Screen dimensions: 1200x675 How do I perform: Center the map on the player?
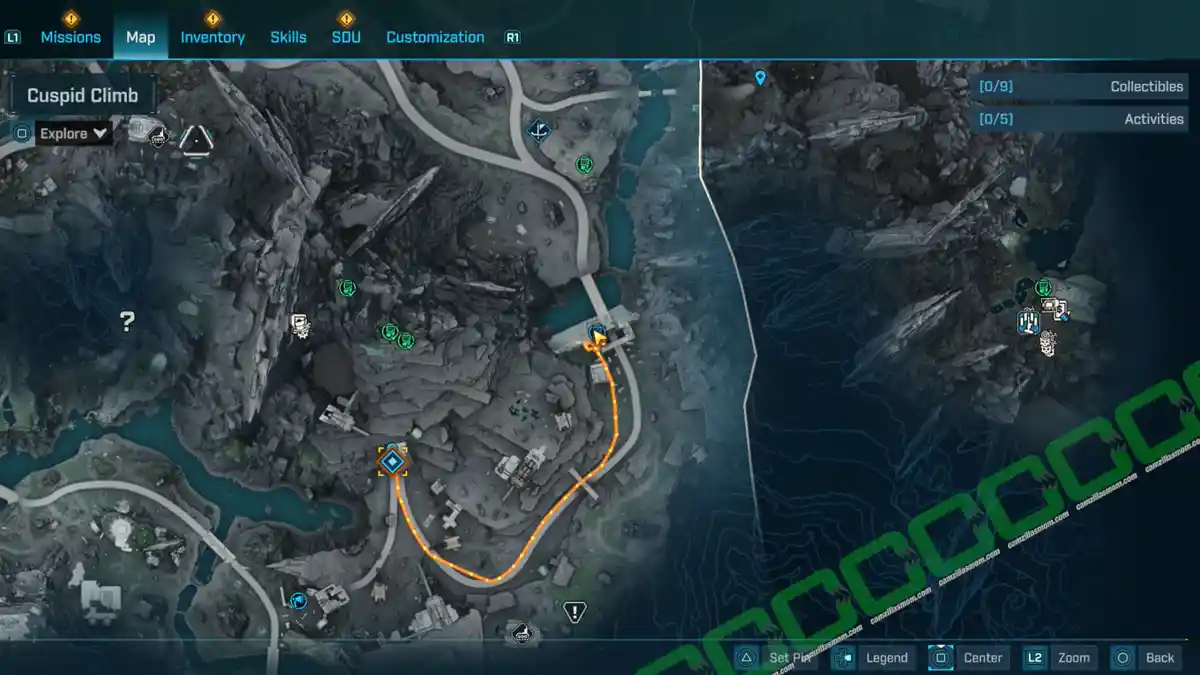[968, 657]
